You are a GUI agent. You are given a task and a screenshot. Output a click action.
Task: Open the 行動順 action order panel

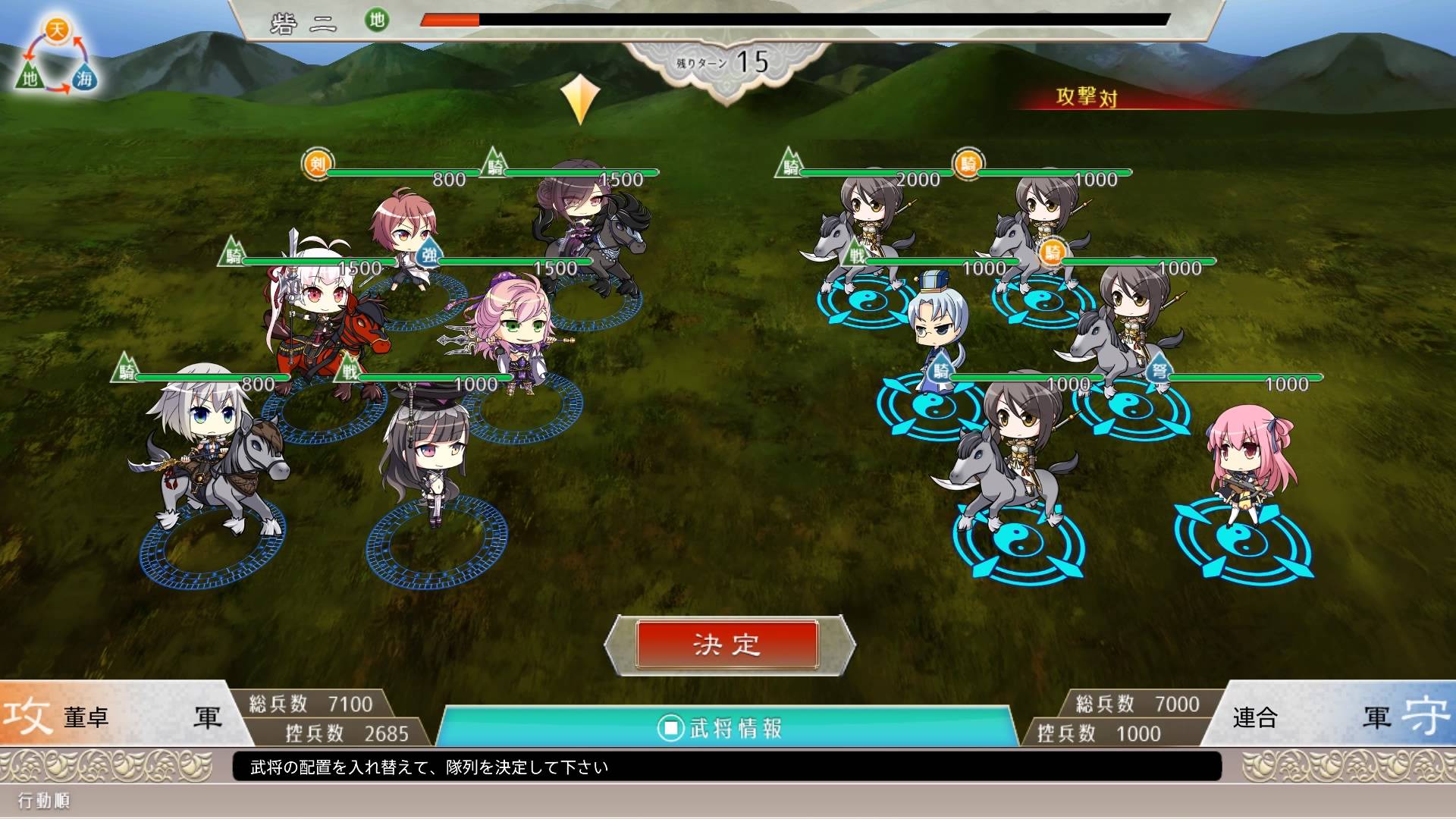click(x=45, y=802)
